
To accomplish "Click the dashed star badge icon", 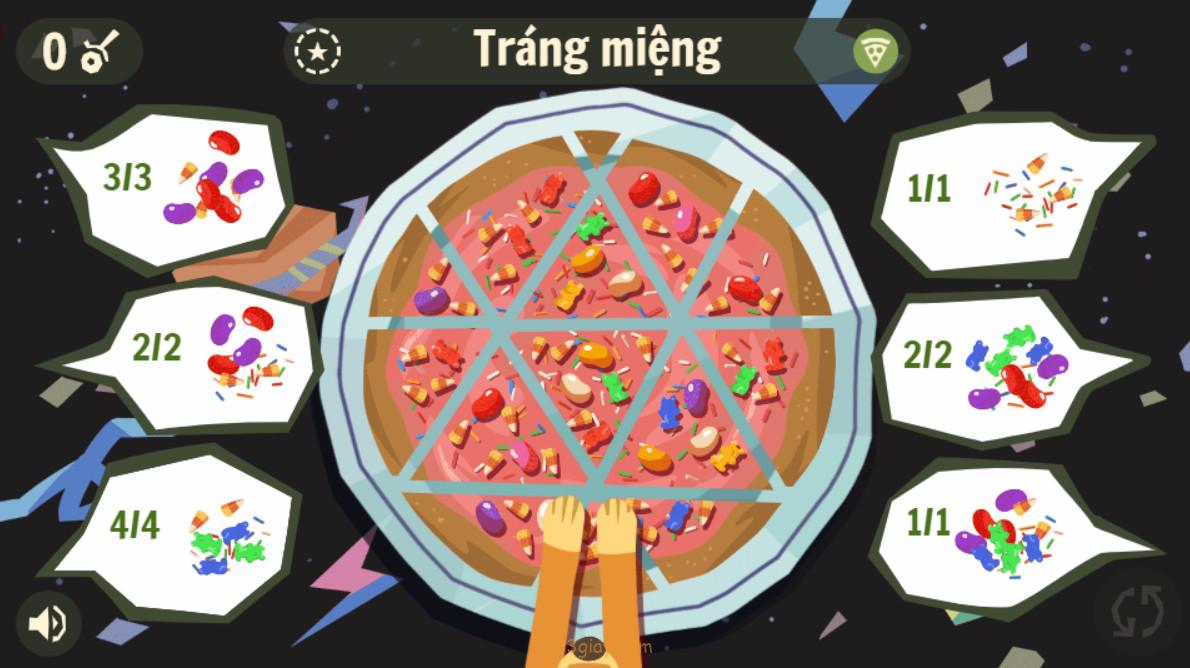I will point(318,51).
